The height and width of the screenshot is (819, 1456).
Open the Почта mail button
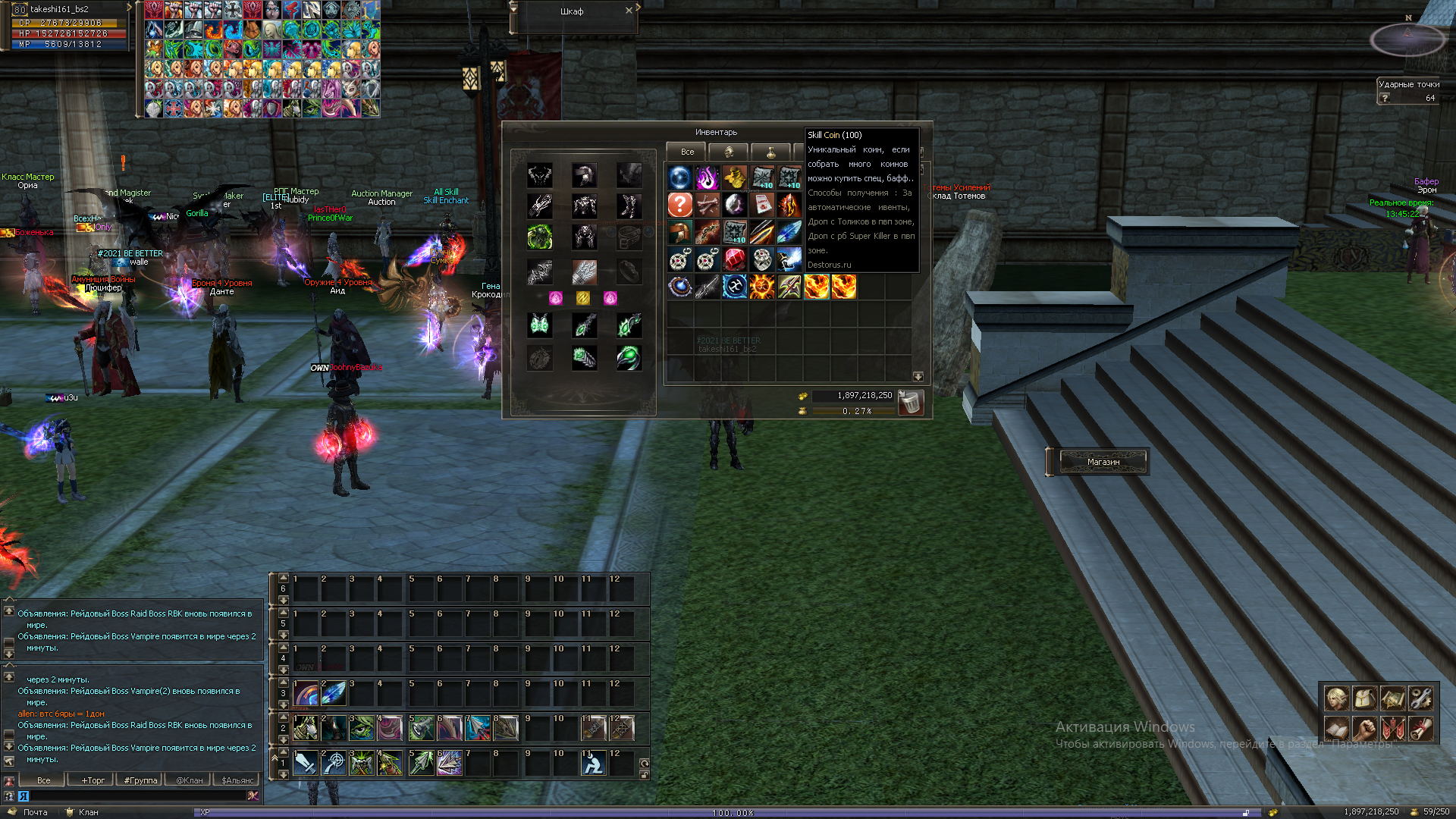click(x=29, y=812)
